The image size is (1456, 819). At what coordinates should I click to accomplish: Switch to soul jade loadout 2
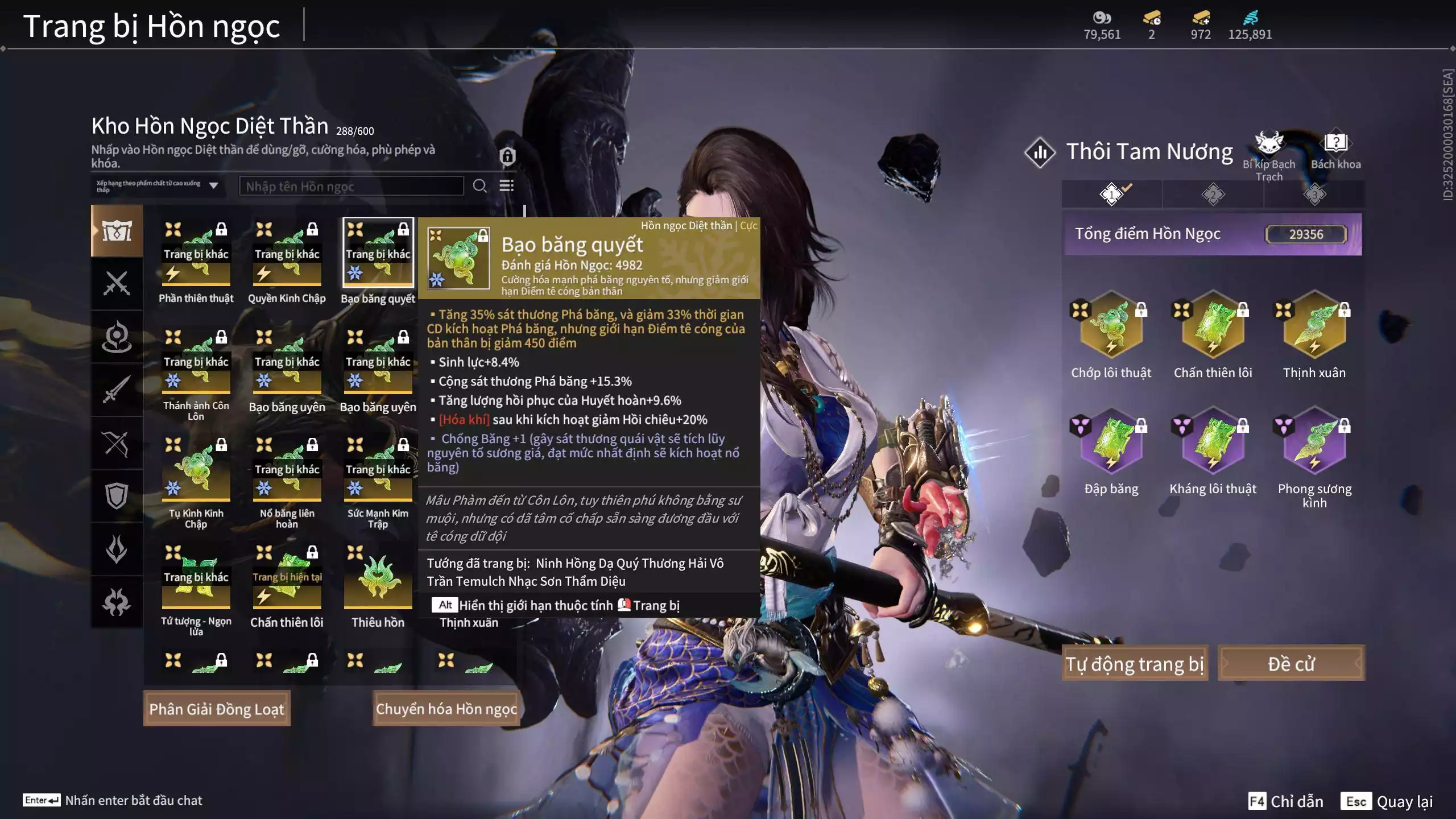tap(1213, 195)
